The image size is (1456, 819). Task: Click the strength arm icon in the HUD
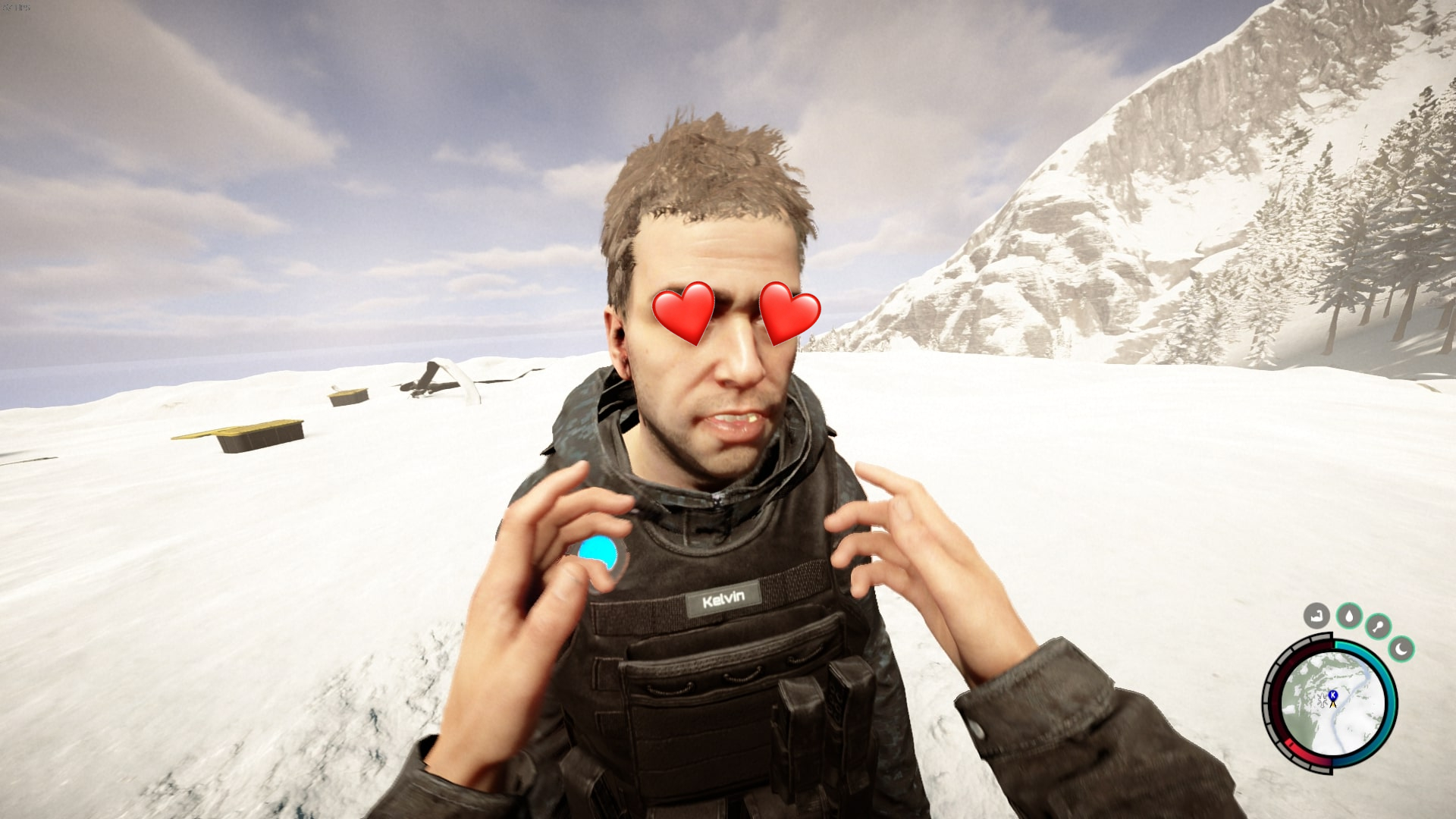pos(1315,615)
